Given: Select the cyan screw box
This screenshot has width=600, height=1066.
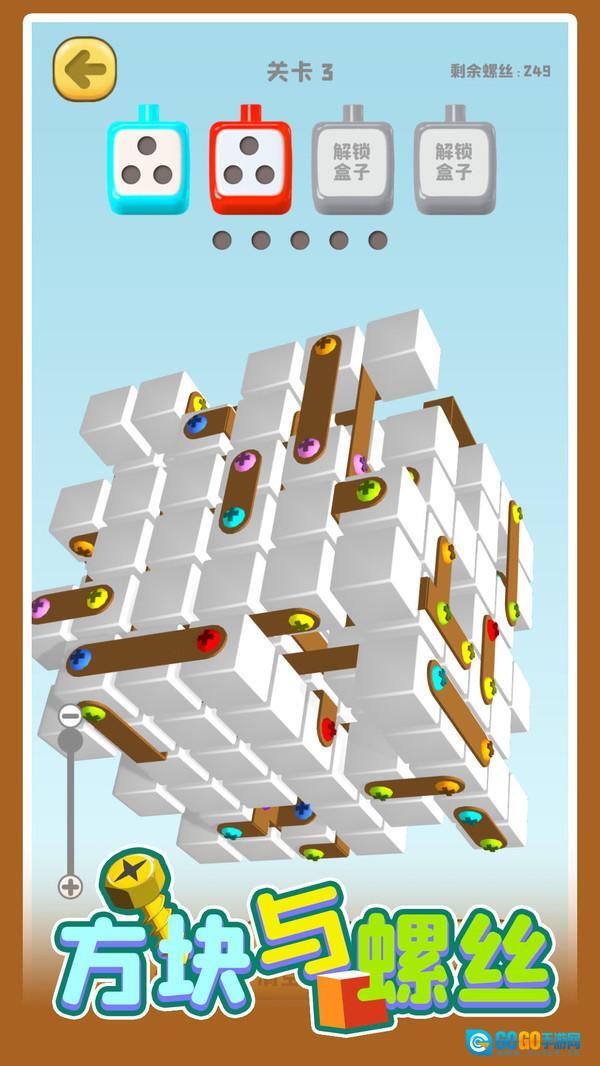Looking at the screenshot, I should (x=147, y=165).
